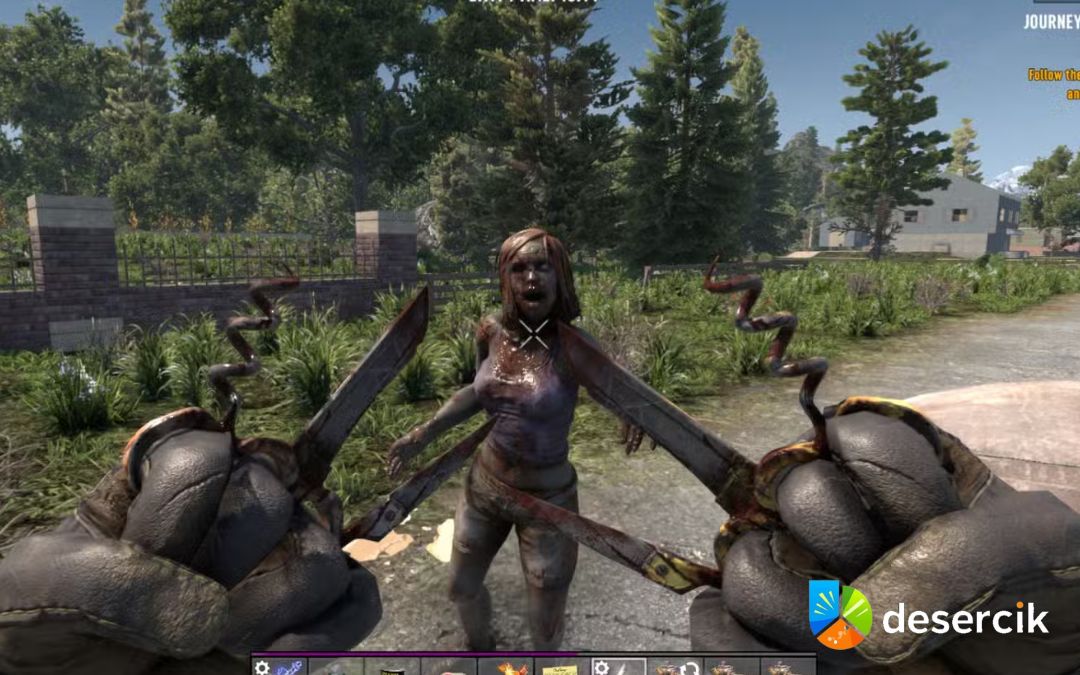1080x675 pixels.
Task: Select the highlighted blade hotbar slot
Action: pos(618,667)
